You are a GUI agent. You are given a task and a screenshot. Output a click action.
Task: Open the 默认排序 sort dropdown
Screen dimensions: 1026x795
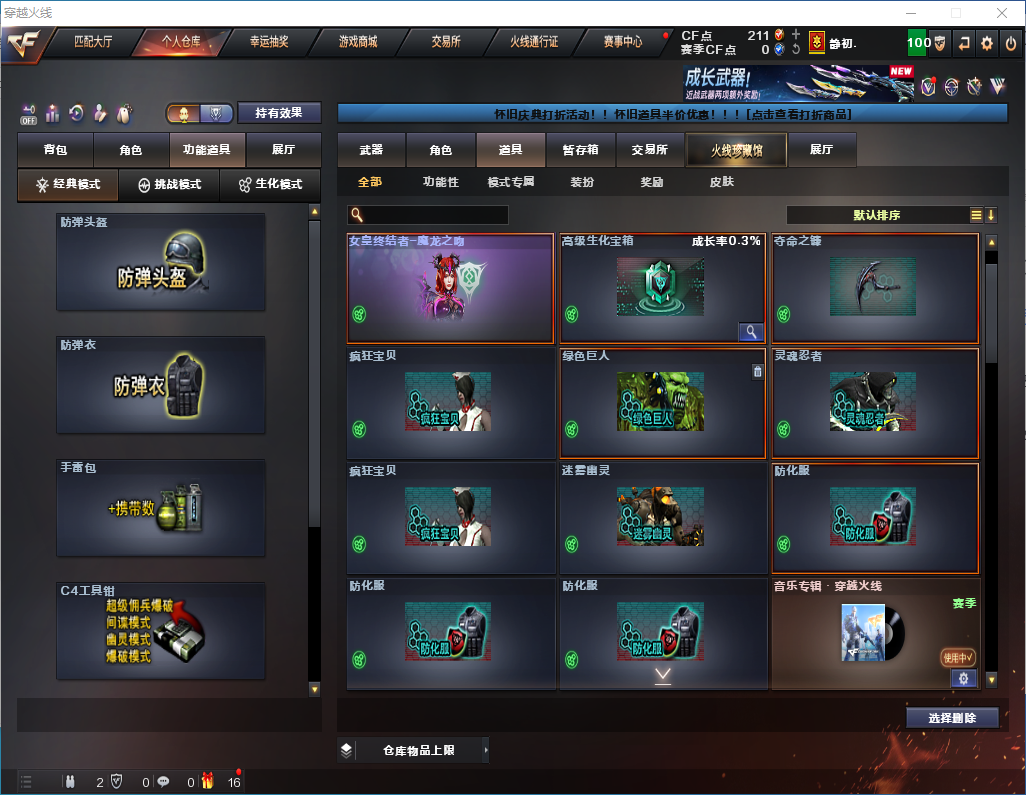point(876,215)
